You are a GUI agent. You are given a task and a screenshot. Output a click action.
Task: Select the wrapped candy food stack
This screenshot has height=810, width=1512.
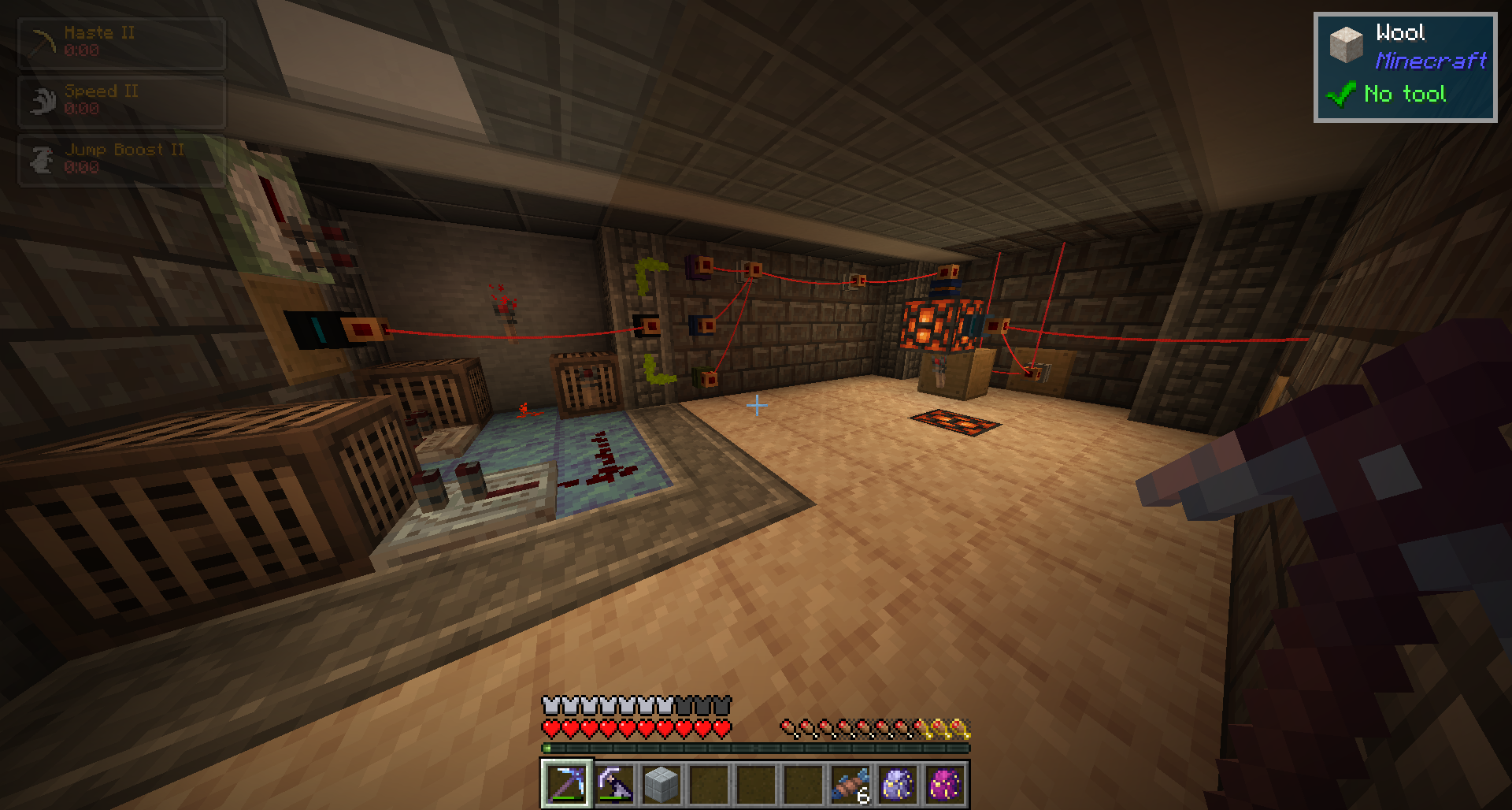(x=850, y=784)
